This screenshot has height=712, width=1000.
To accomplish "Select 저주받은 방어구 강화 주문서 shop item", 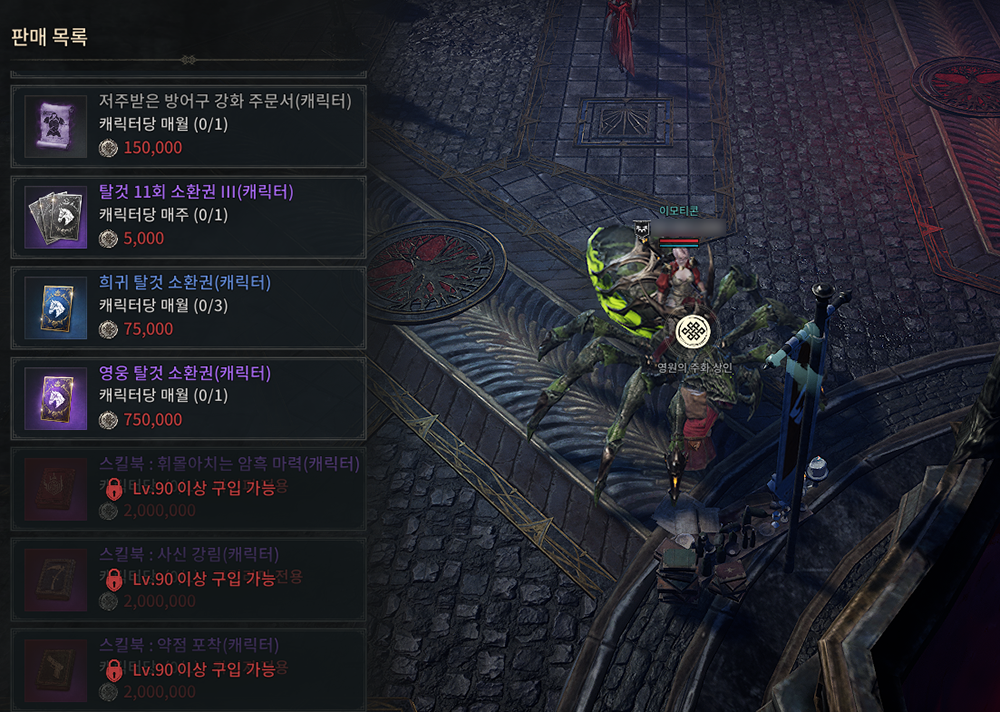I will pyautogui.click(x=189, y=126).
